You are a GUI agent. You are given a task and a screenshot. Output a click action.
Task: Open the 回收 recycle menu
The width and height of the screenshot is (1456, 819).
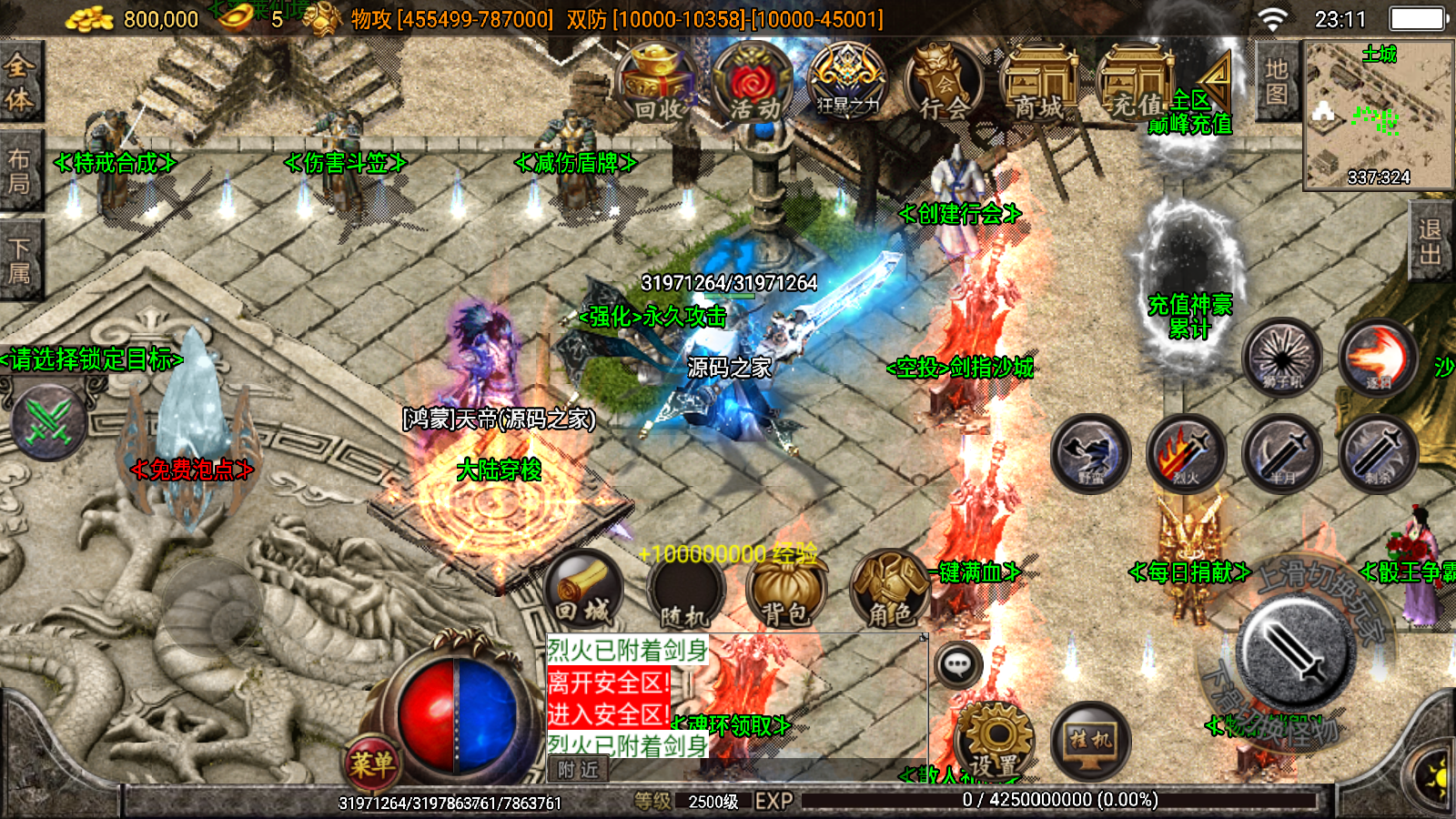click(x=657, y=82)
